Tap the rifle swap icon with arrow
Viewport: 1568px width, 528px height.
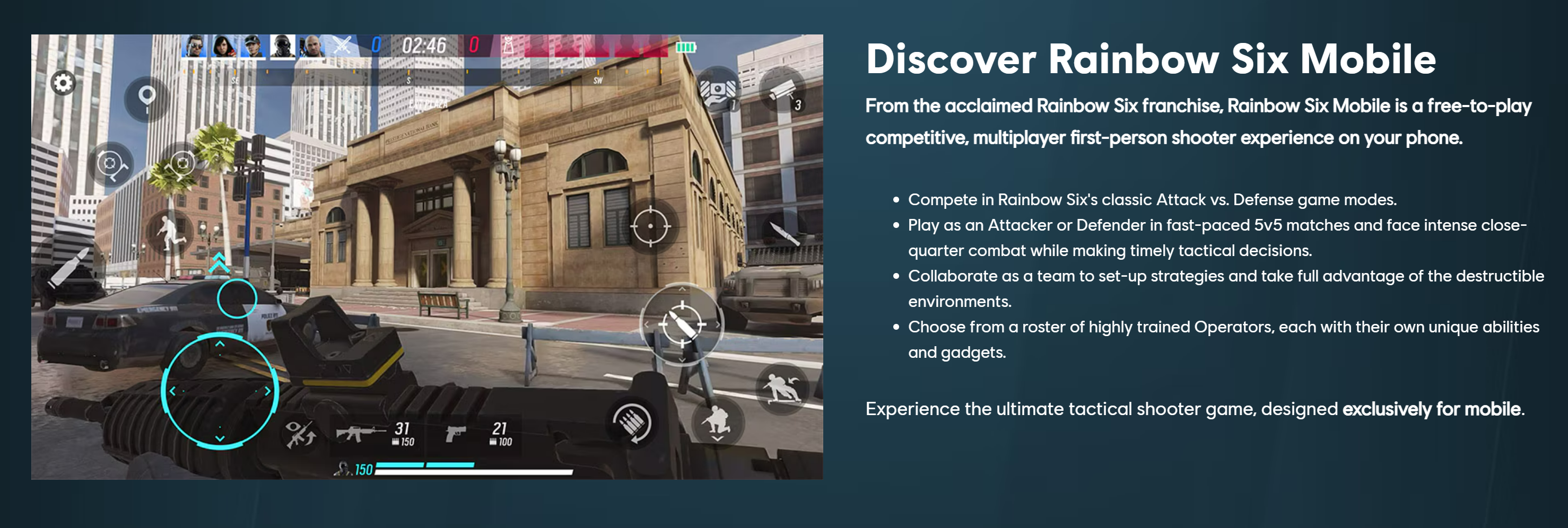tap(300, 434)
